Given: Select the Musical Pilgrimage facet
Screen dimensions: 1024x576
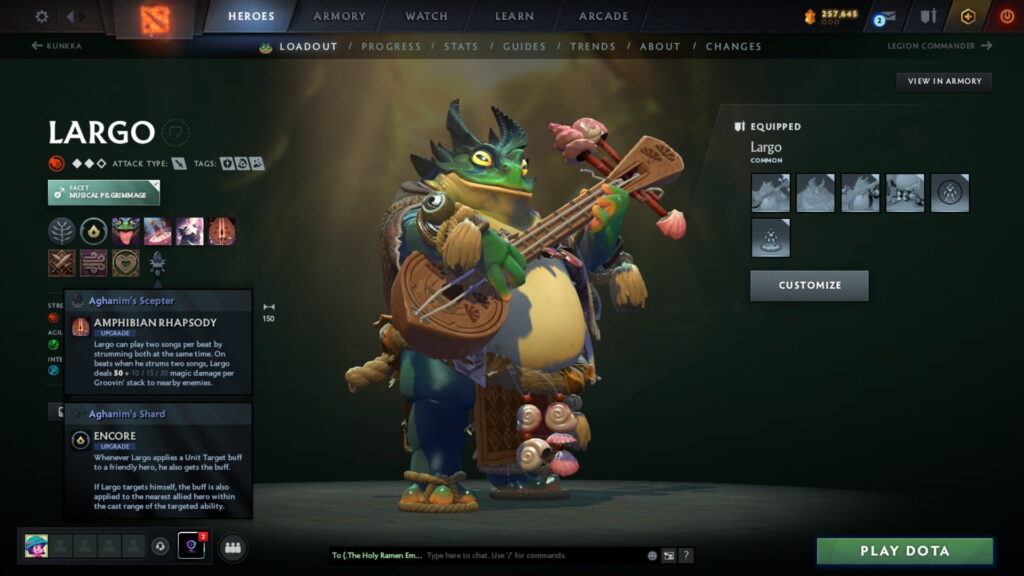Looking at the screenshot, I should (104, 192).
